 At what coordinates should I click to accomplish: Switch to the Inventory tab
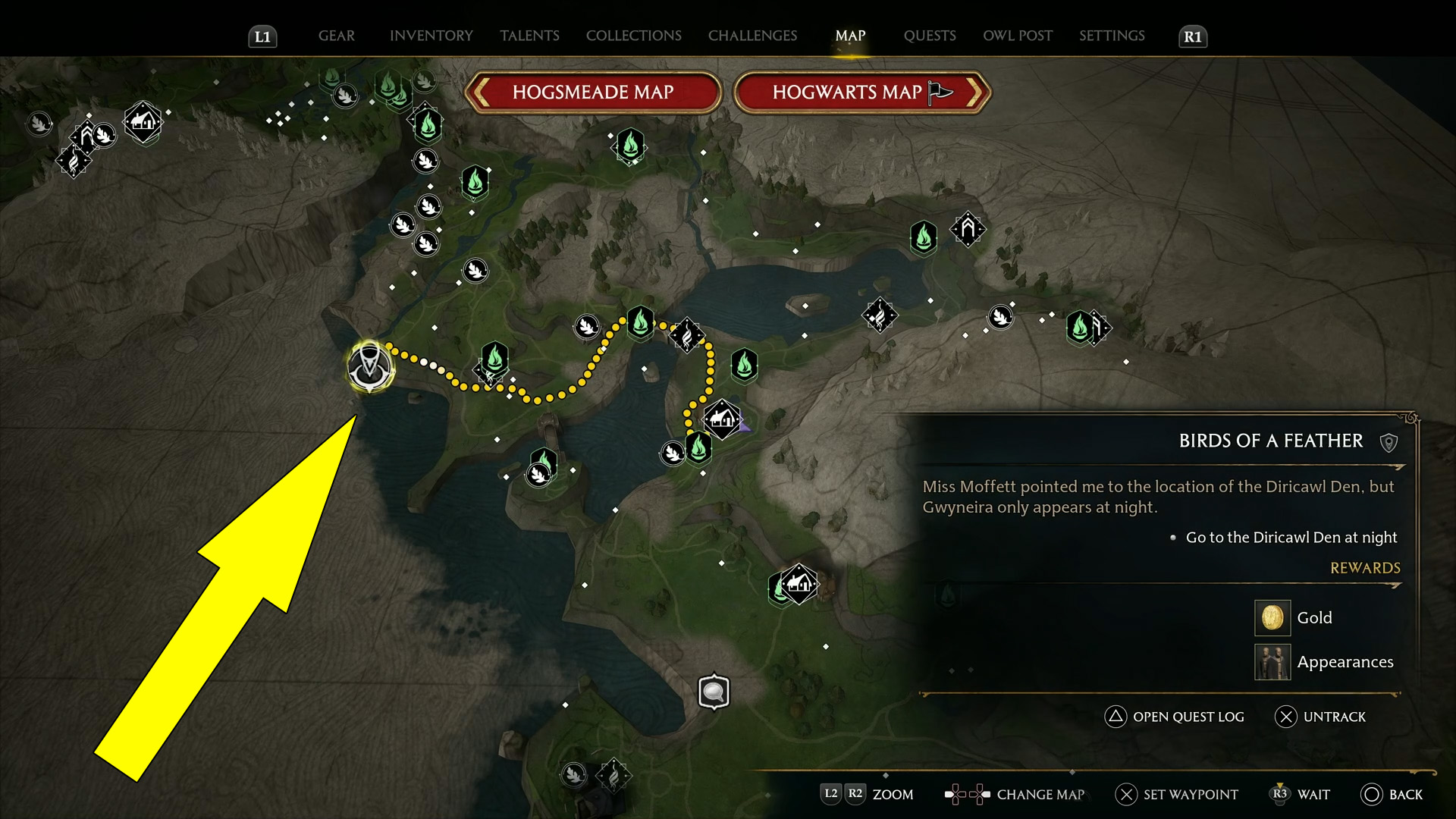[x=431, y=36]
